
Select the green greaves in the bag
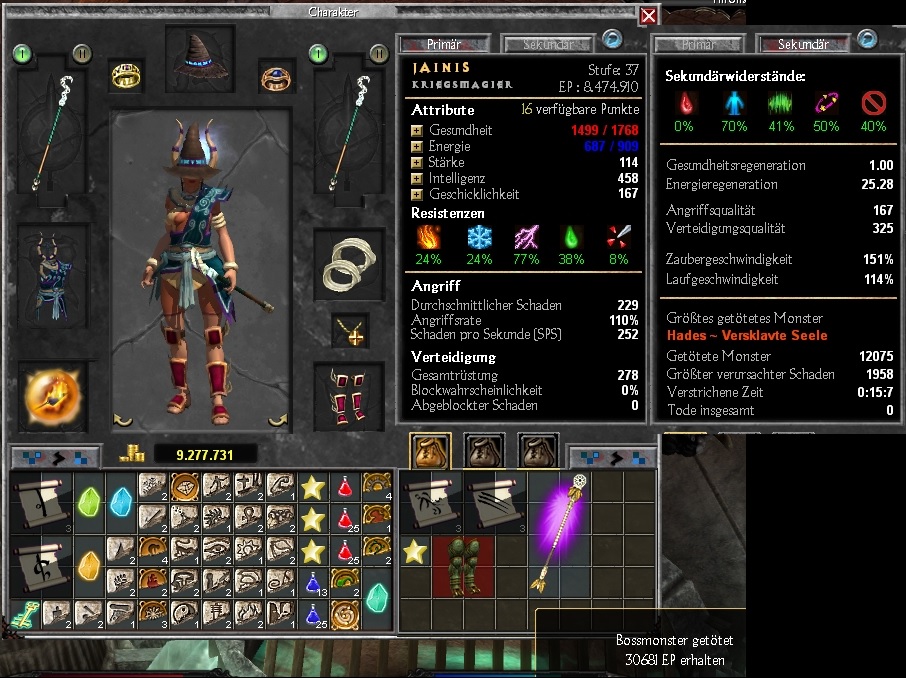(x=465, y=566)
